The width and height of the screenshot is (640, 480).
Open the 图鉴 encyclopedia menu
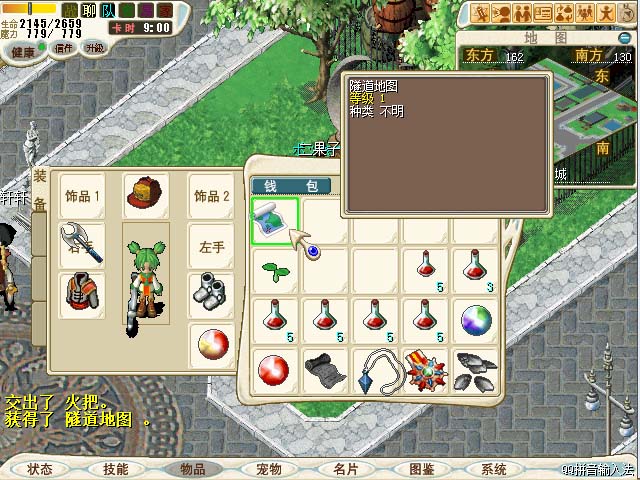coord(421,468)
